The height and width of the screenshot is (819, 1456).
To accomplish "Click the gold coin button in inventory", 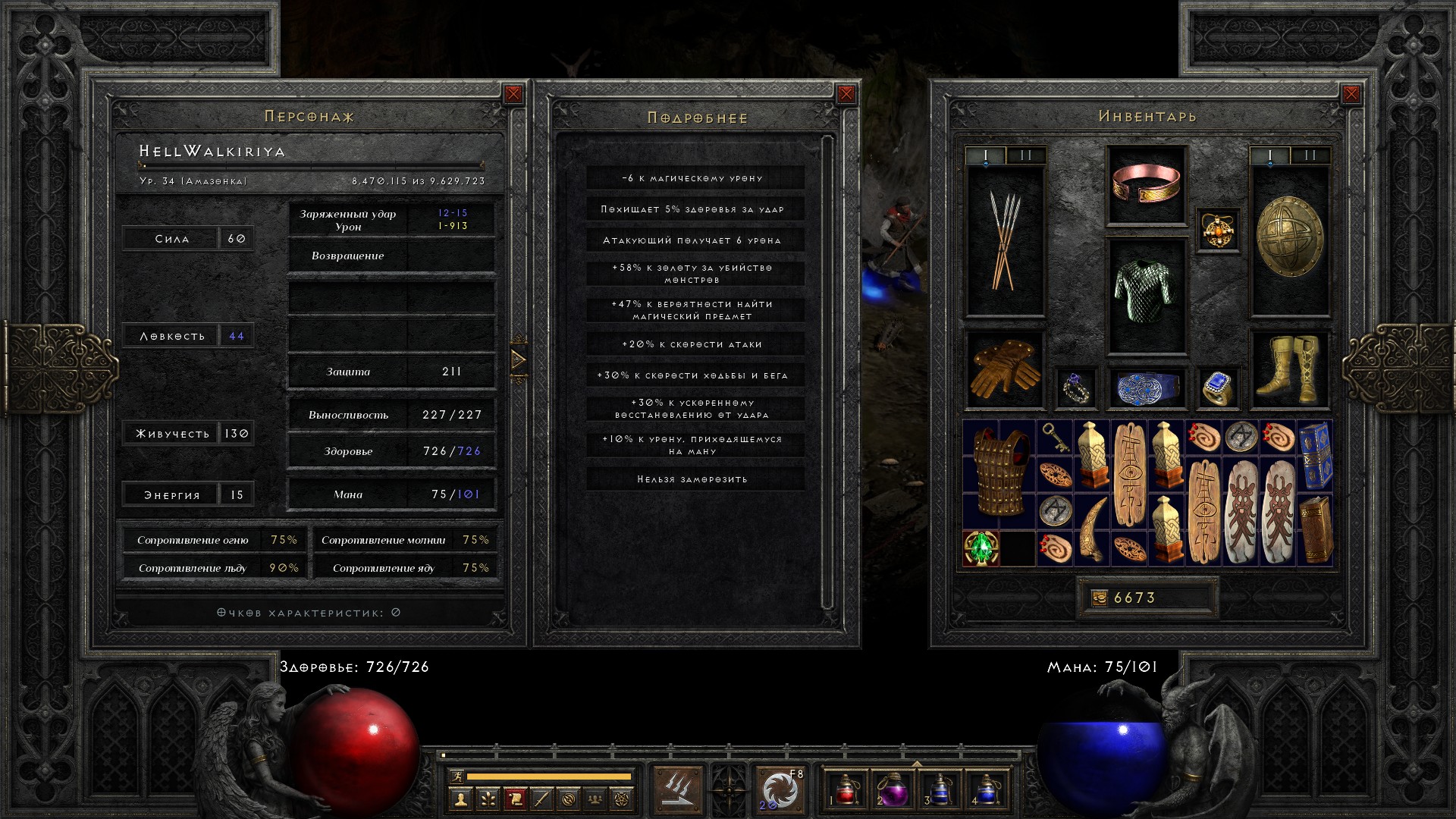I will tap(1100, 598).
